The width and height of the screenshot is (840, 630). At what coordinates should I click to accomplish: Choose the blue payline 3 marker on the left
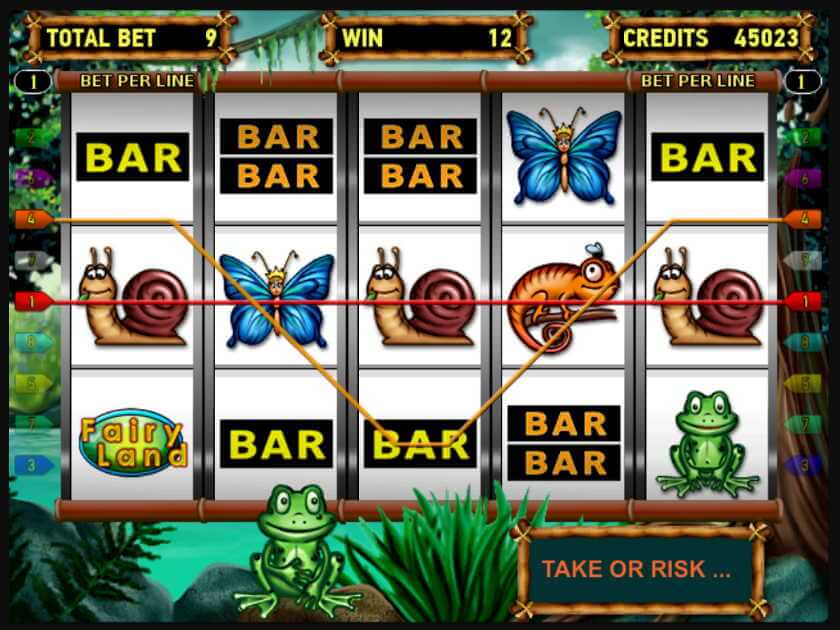[x=32, y=465]
